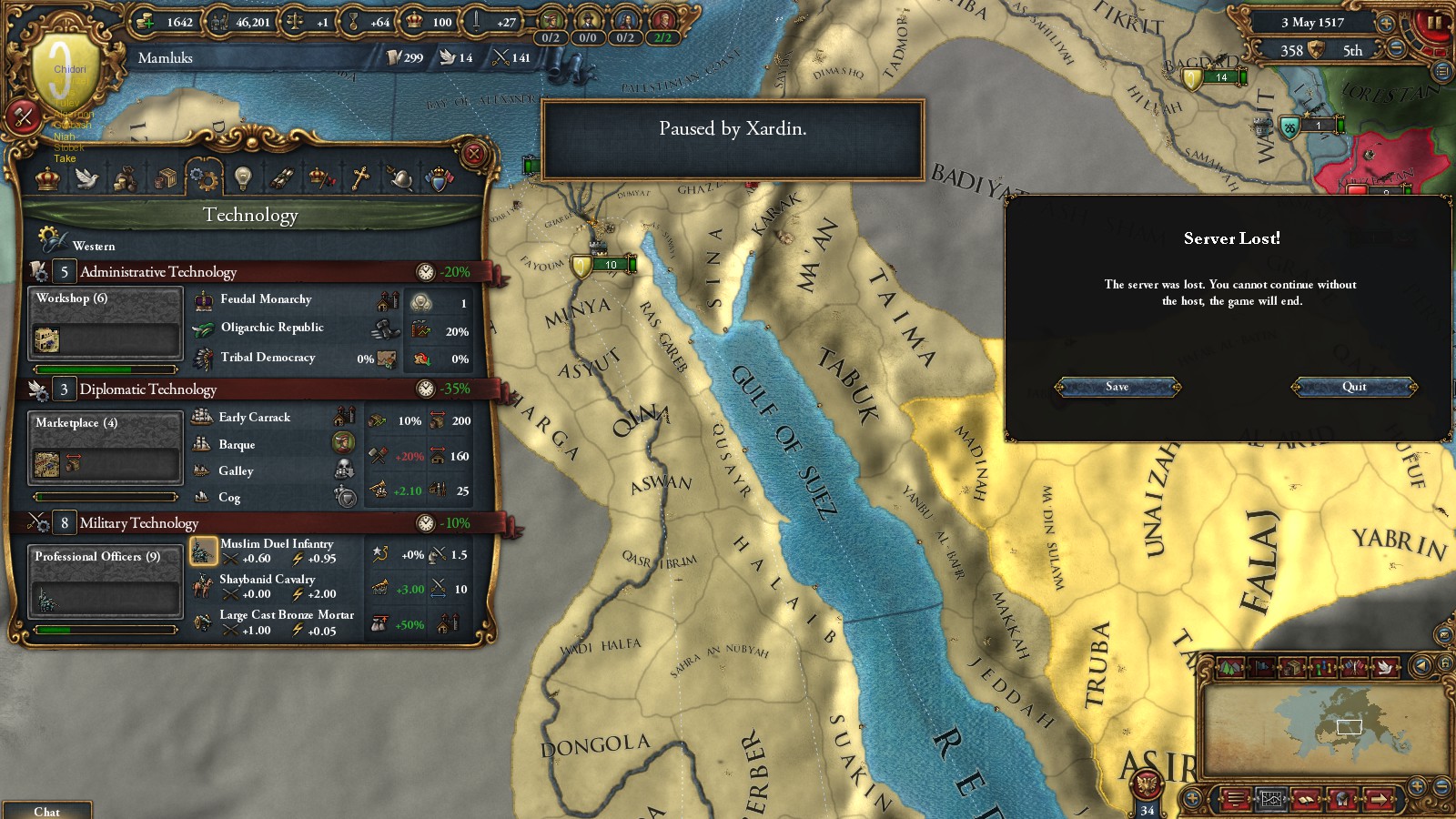
Task: Open the golden cross Religion tab
Action: point(360,178)
